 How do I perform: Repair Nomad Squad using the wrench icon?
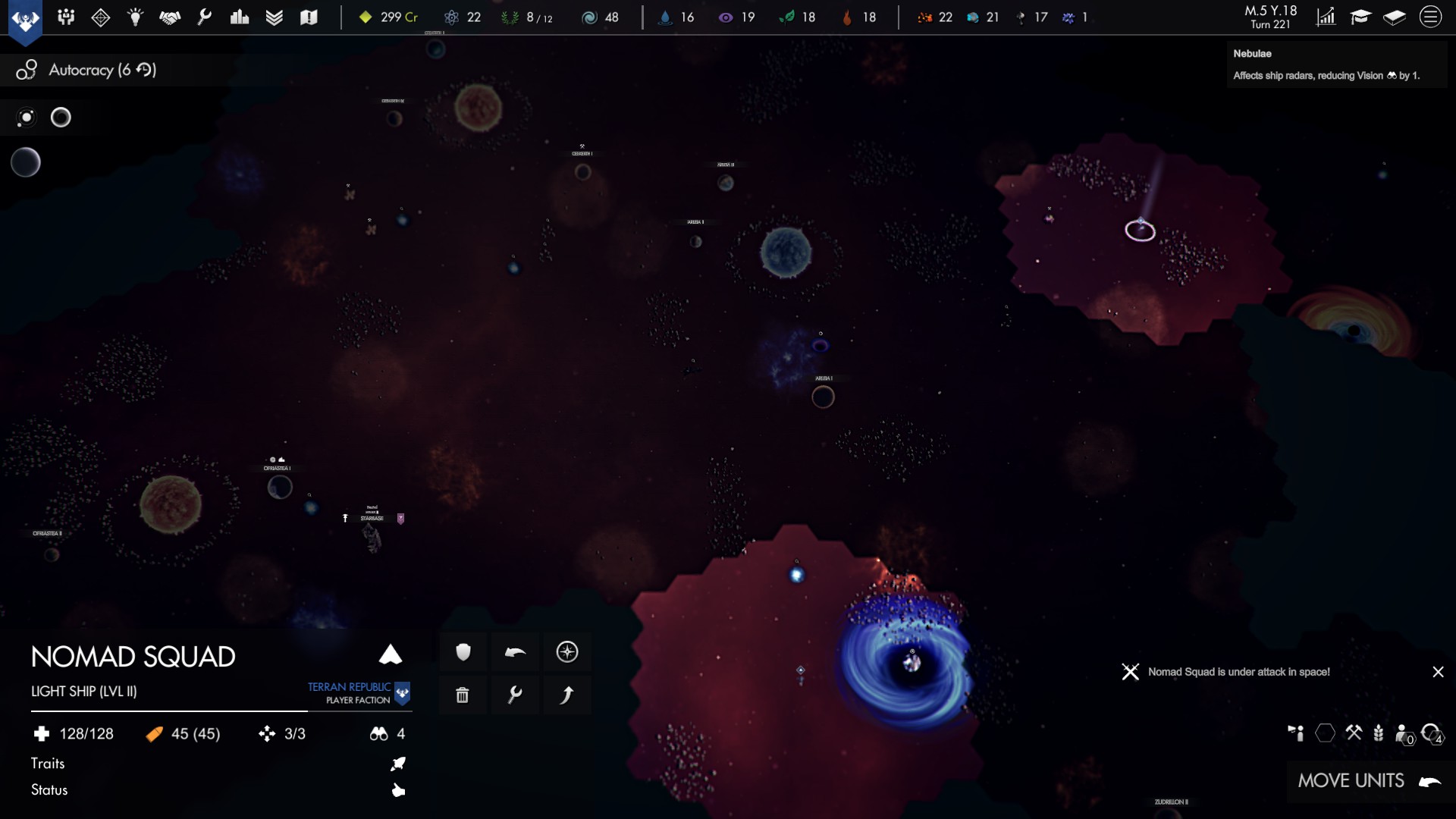[x=515, y=694]
